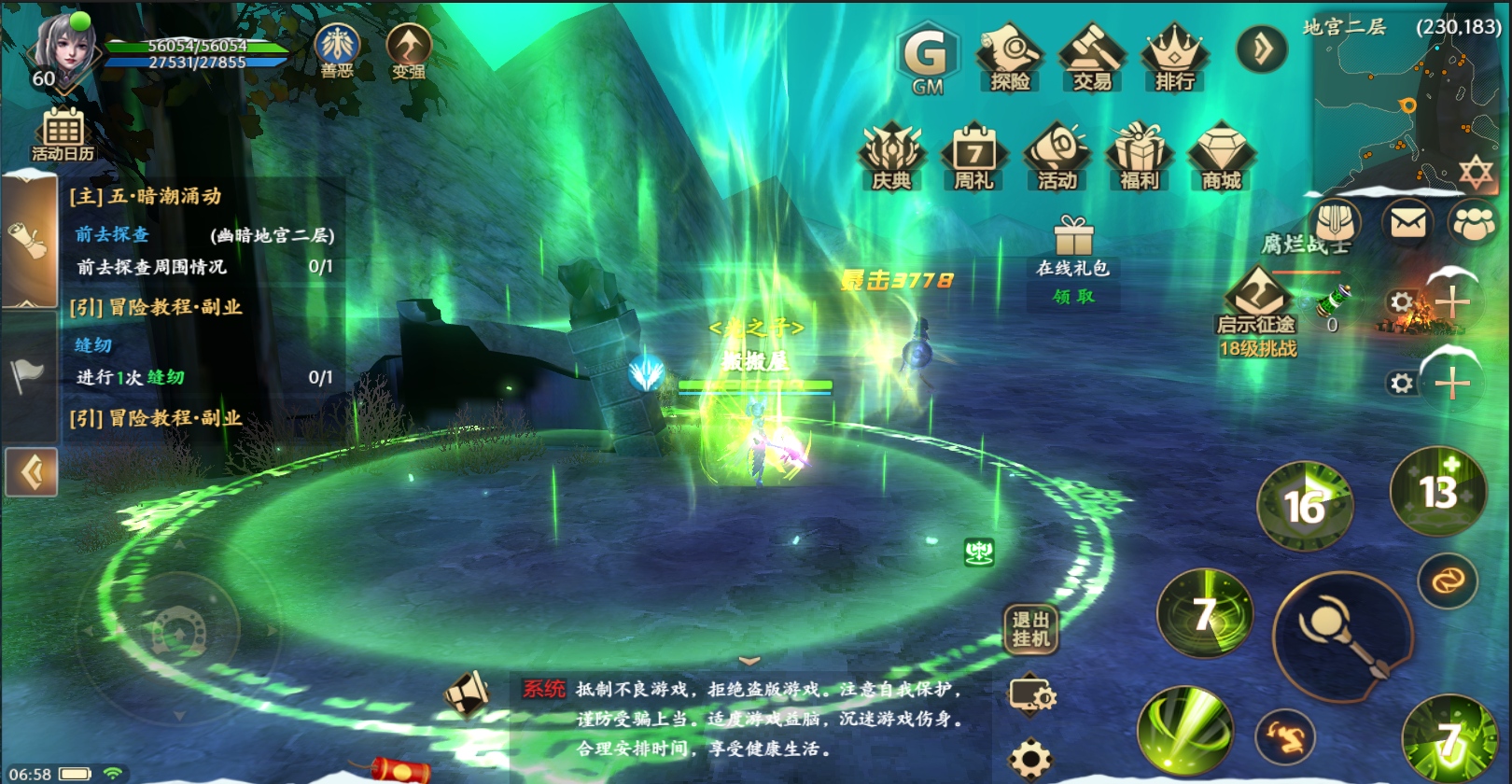This screenshot has height=784, width=1512.
Task: Open the 活动 events megaphone icon
Action: tap(1057, 157)
